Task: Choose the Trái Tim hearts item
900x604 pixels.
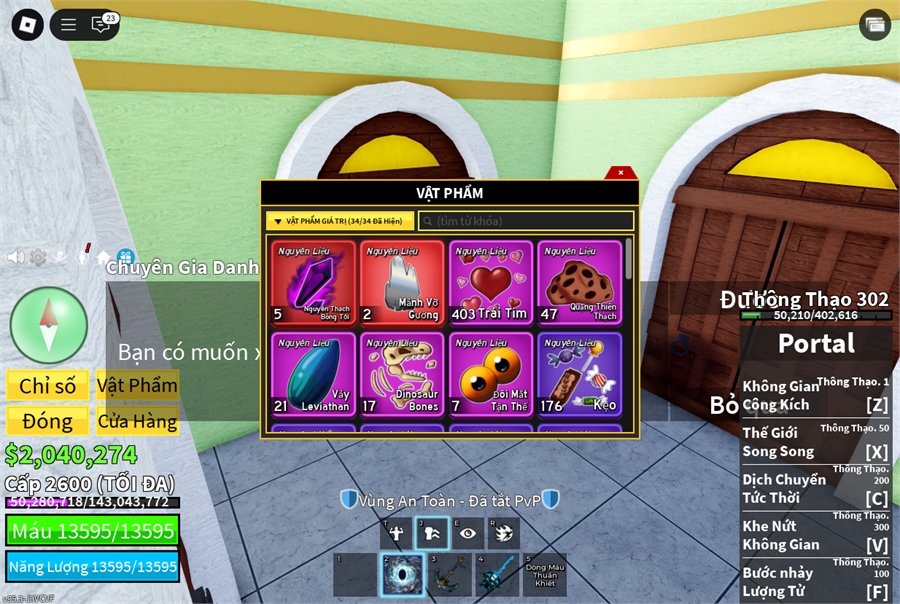Action: pyautogui.click(x=490, y=283)
